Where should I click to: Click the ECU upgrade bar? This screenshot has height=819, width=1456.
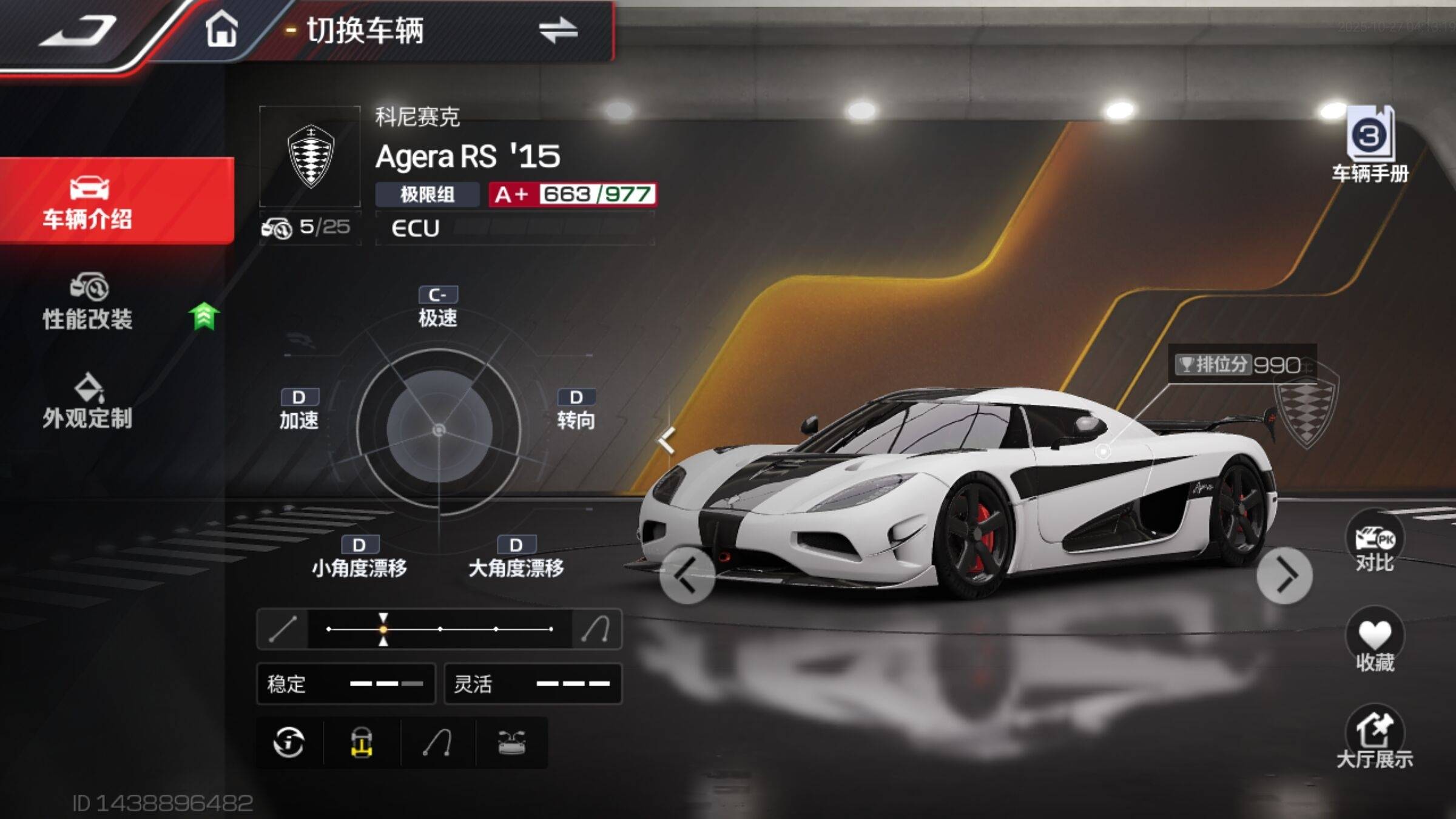click(516, 228)
